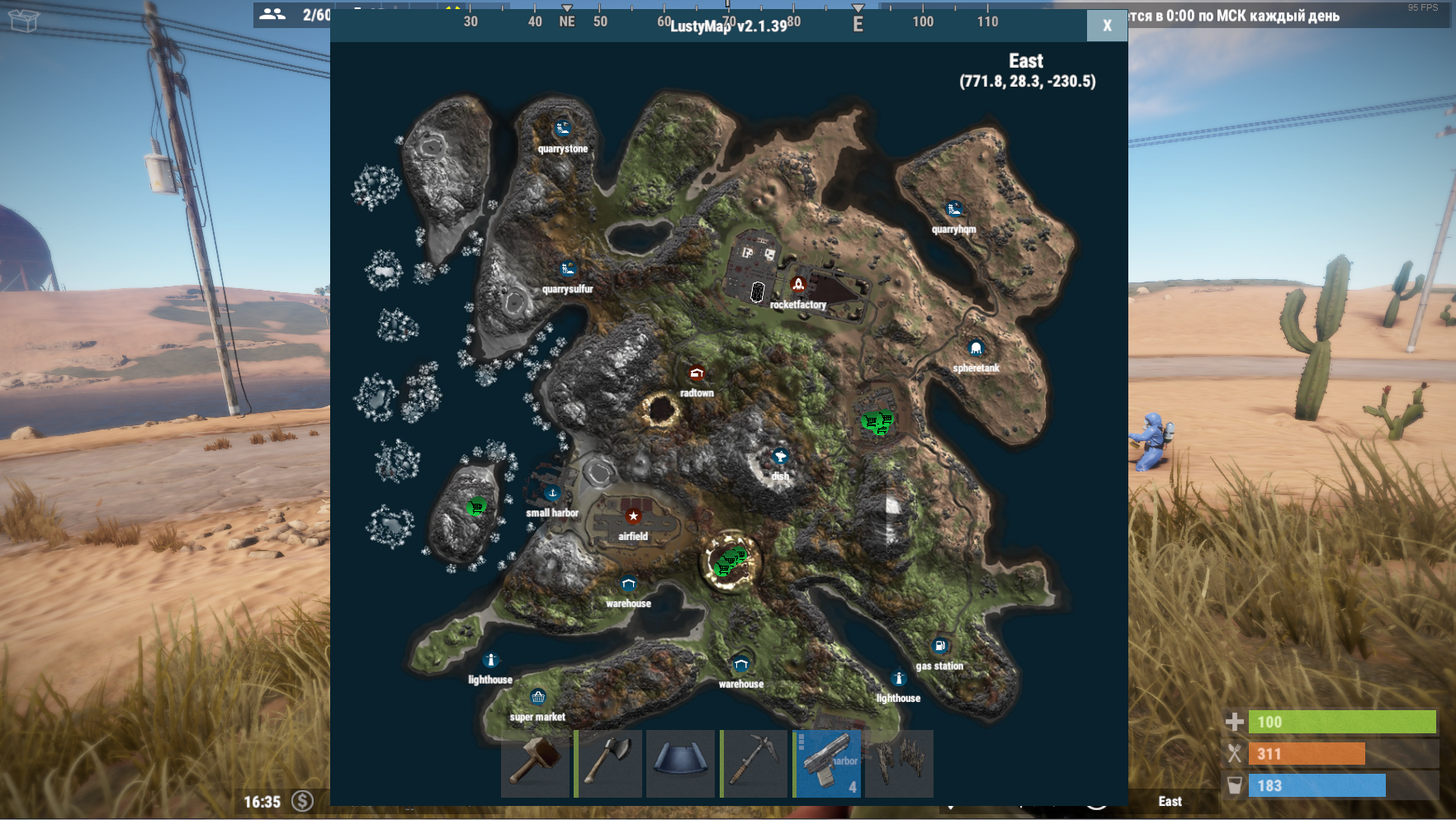Select the radtown marker
1456x820 pixels.
pyautogui.click(x=697, y=374)
